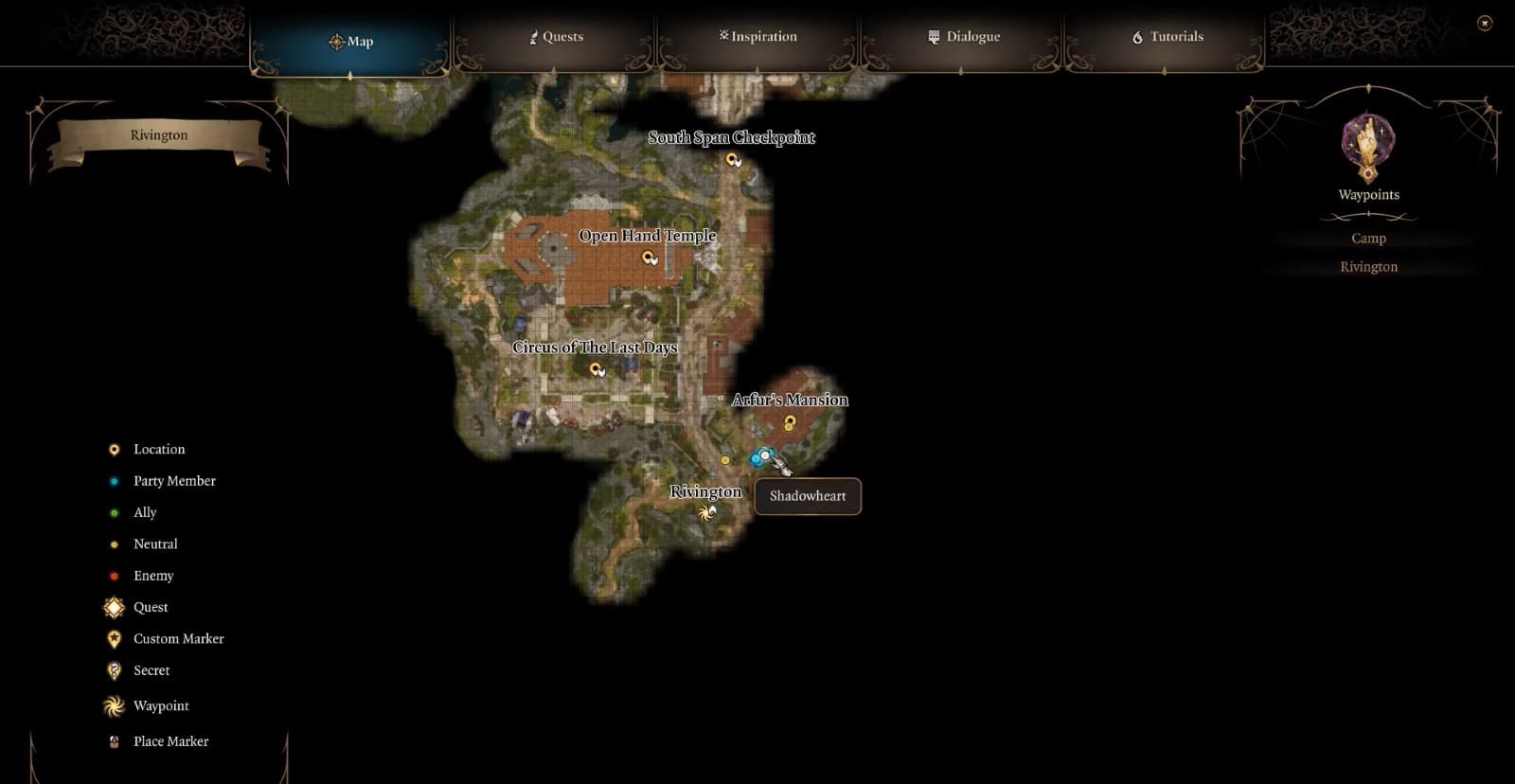Click the Shadowheart party member marker

[x=765, y=456]
